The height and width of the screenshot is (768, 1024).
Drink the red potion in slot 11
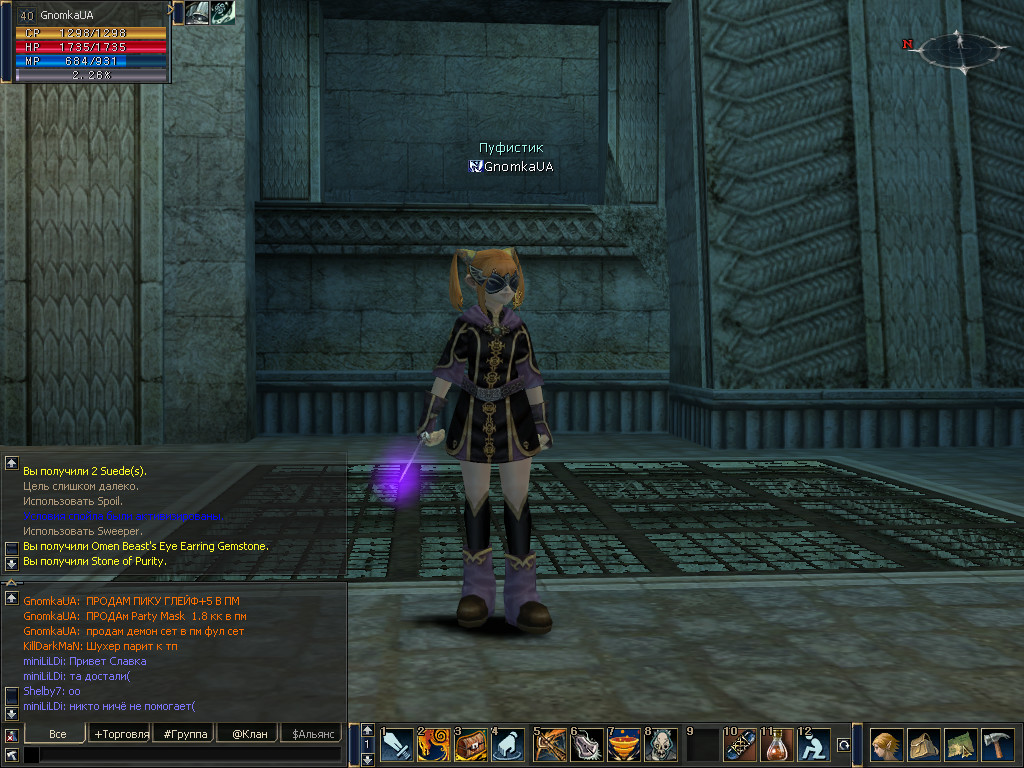[x=778, y=744]
